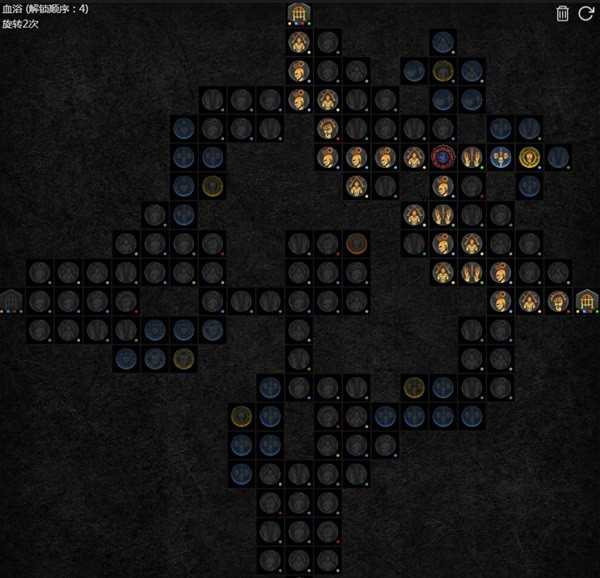Select the orange-ringed legendary node
This screenshot has width=600, height=578.
click(357, 243)
